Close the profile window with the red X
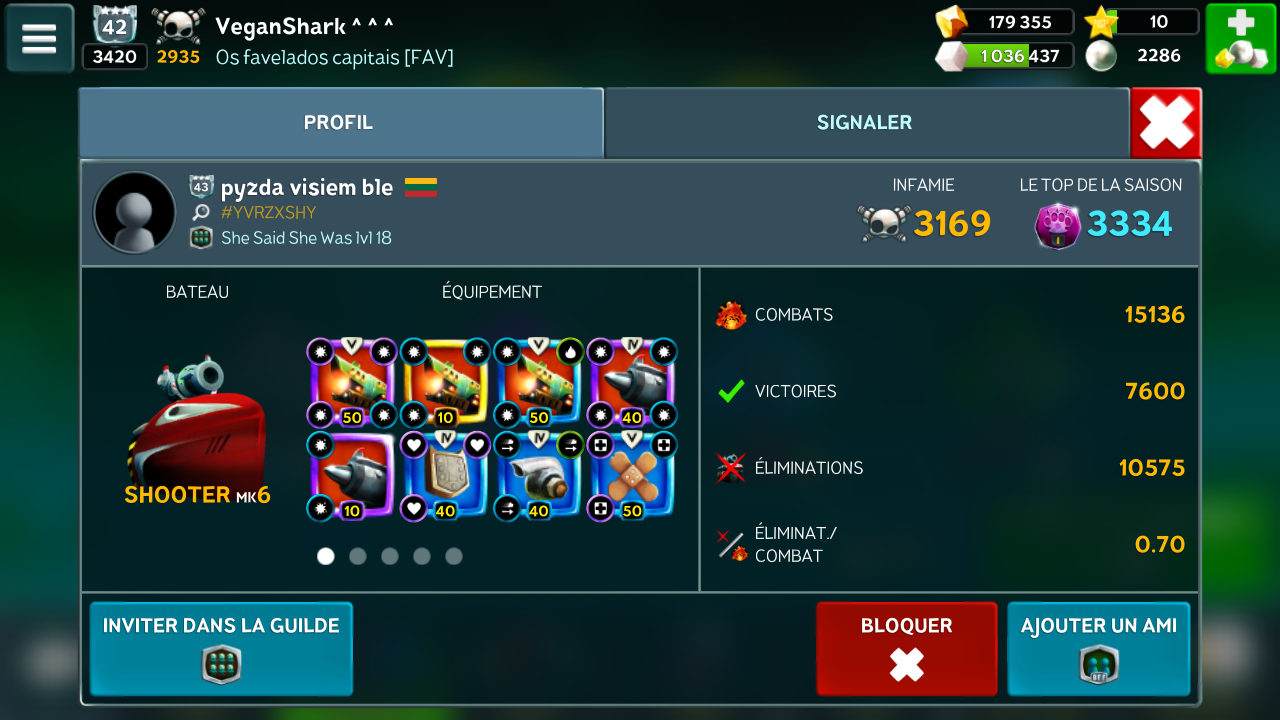The image size is (1280, 720). coord(1166,123)
